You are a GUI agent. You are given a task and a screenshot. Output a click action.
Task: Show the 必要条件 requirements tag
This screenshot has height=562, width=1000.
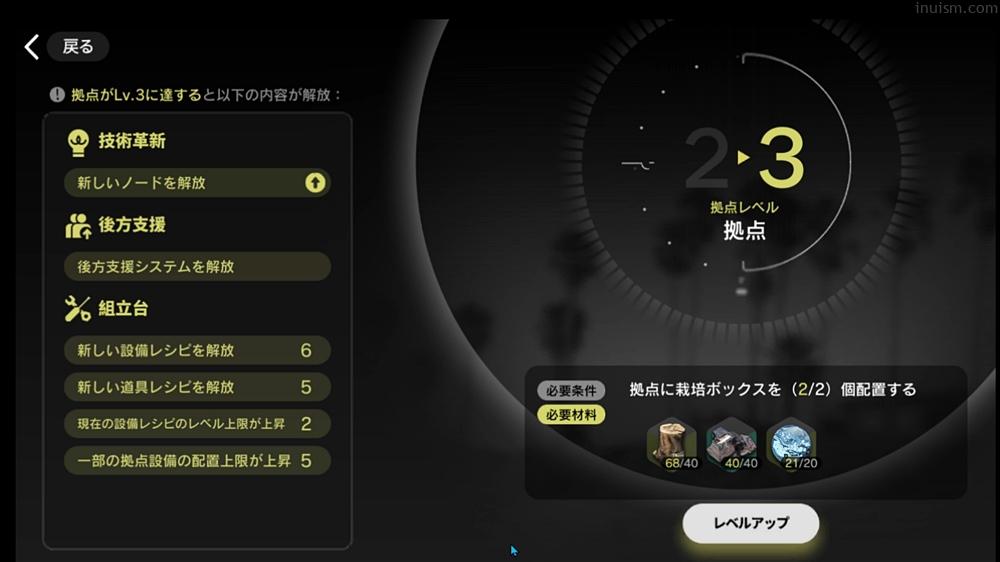571,391
